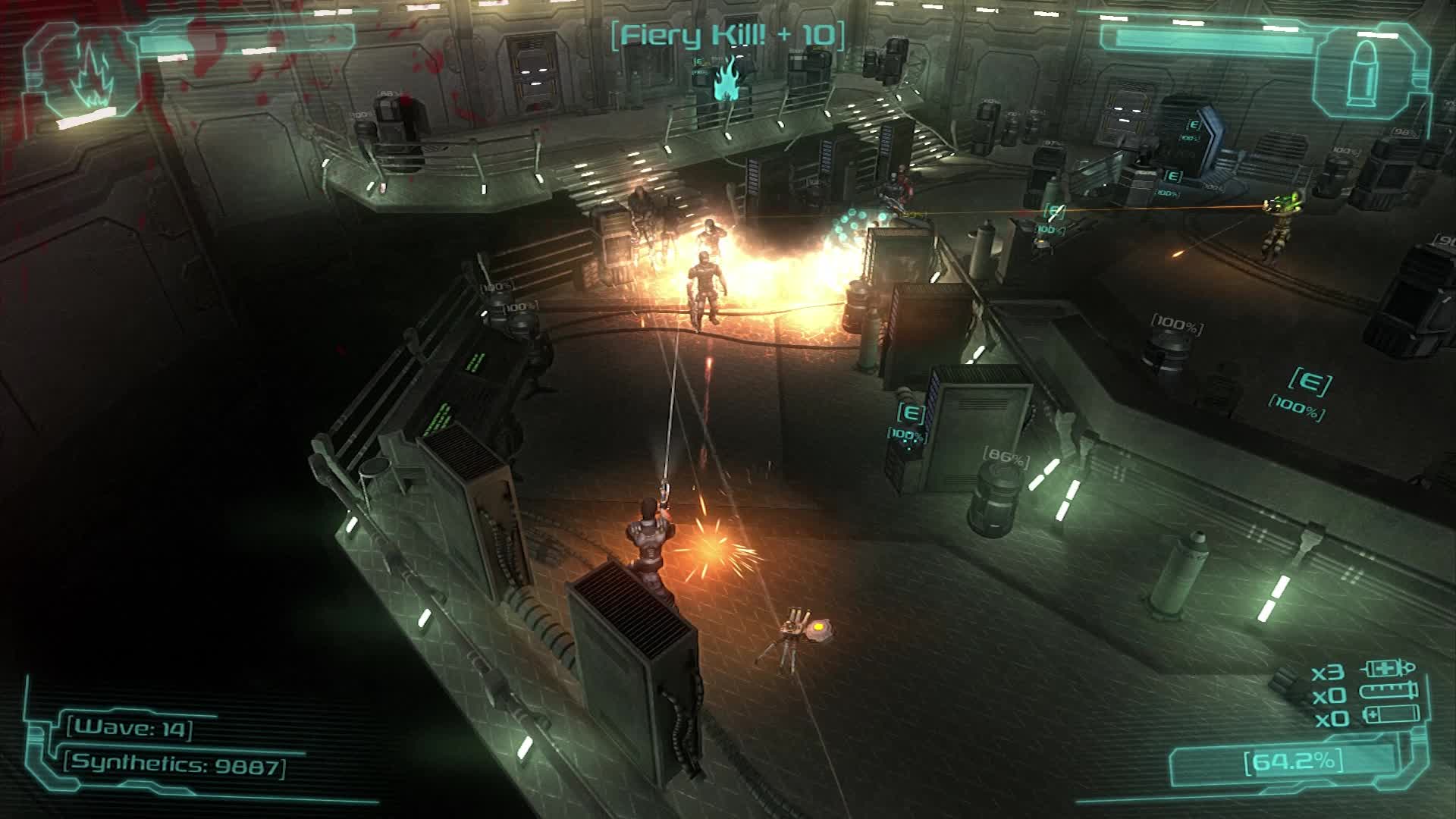Select the battery pack item icon

pos(1391,715)
